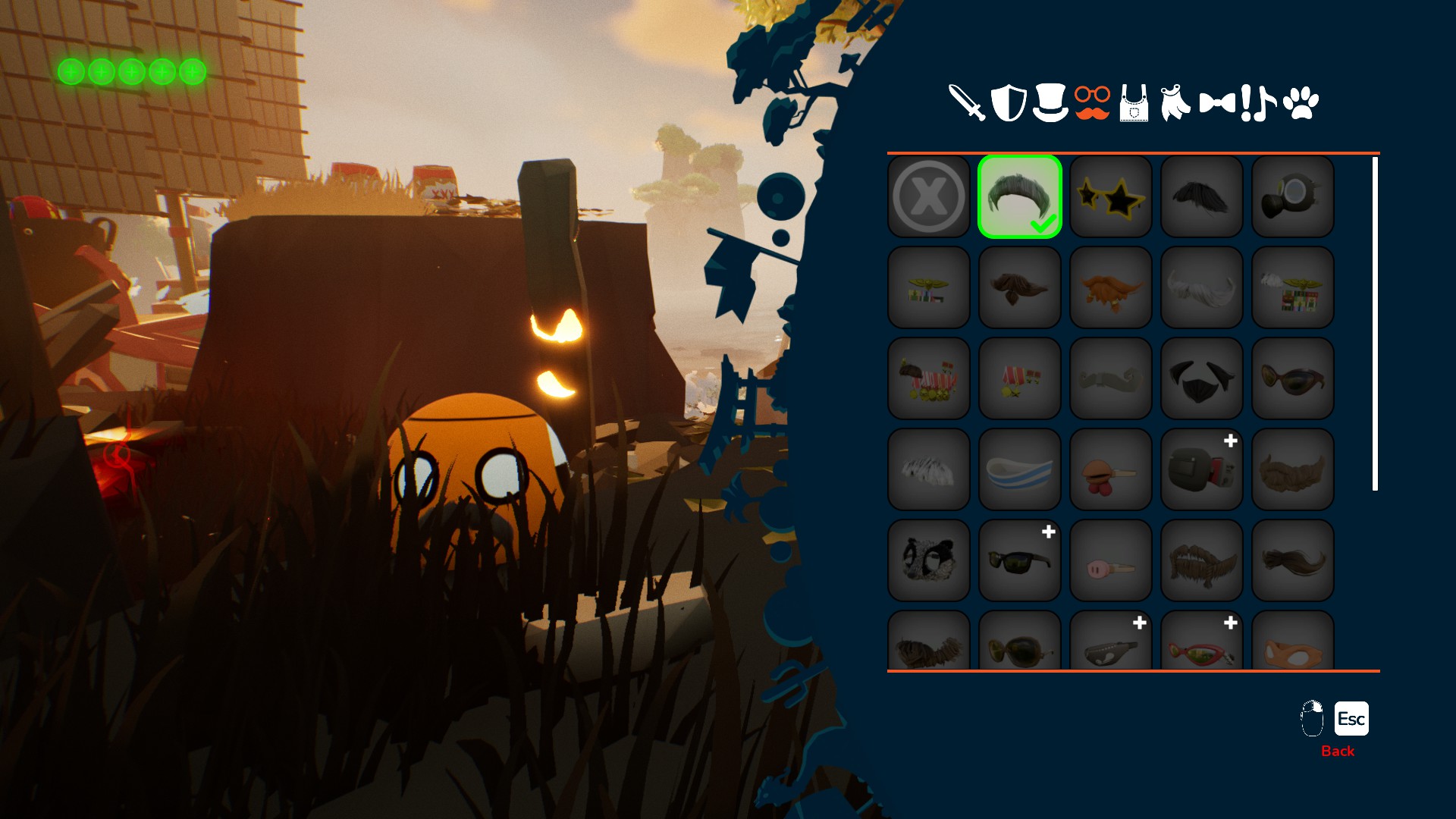Select the music note tab
Screen dimensions: 1456x819
1263,103
